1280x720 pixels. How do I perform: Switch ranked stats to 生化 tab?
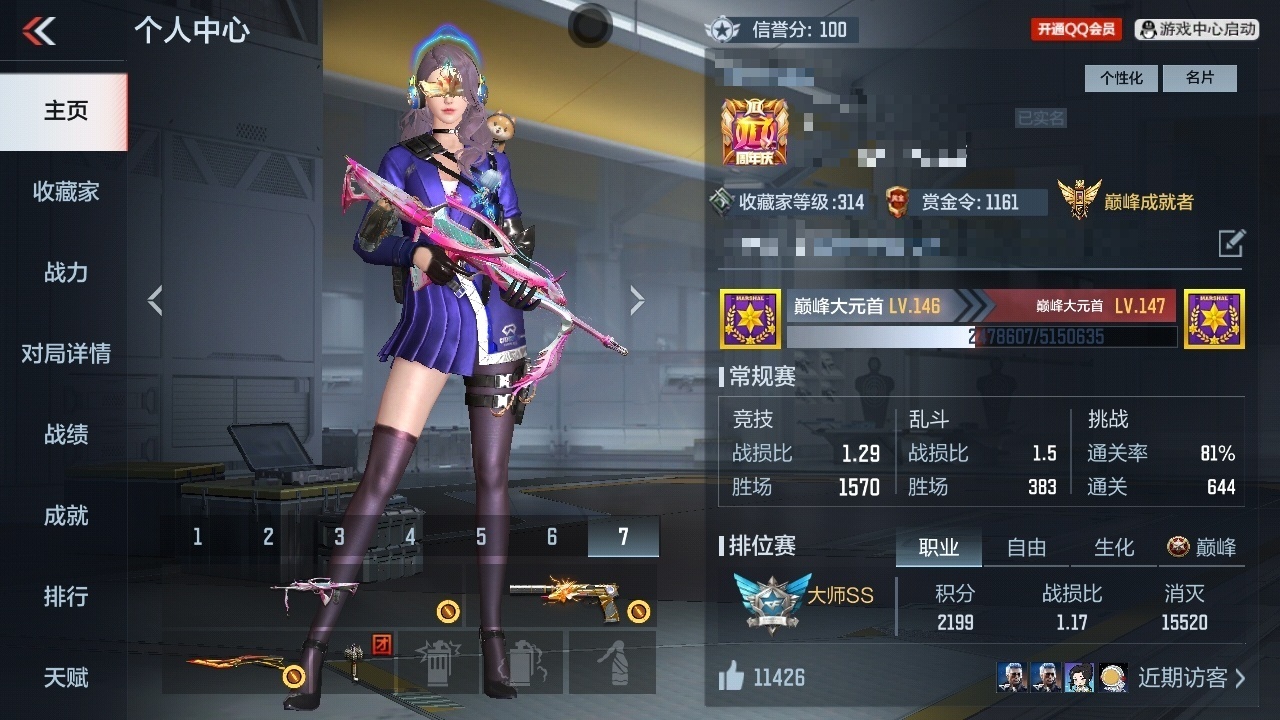[x=1114, y=547]
